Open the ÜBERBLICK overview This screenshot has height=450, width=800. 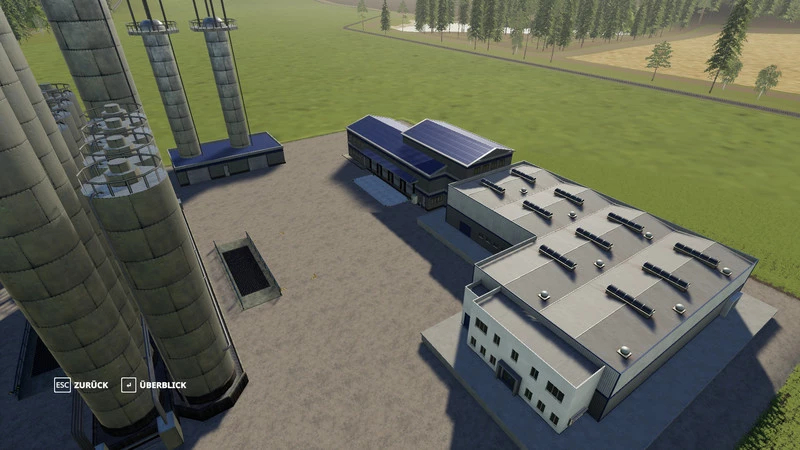[151, 385]
